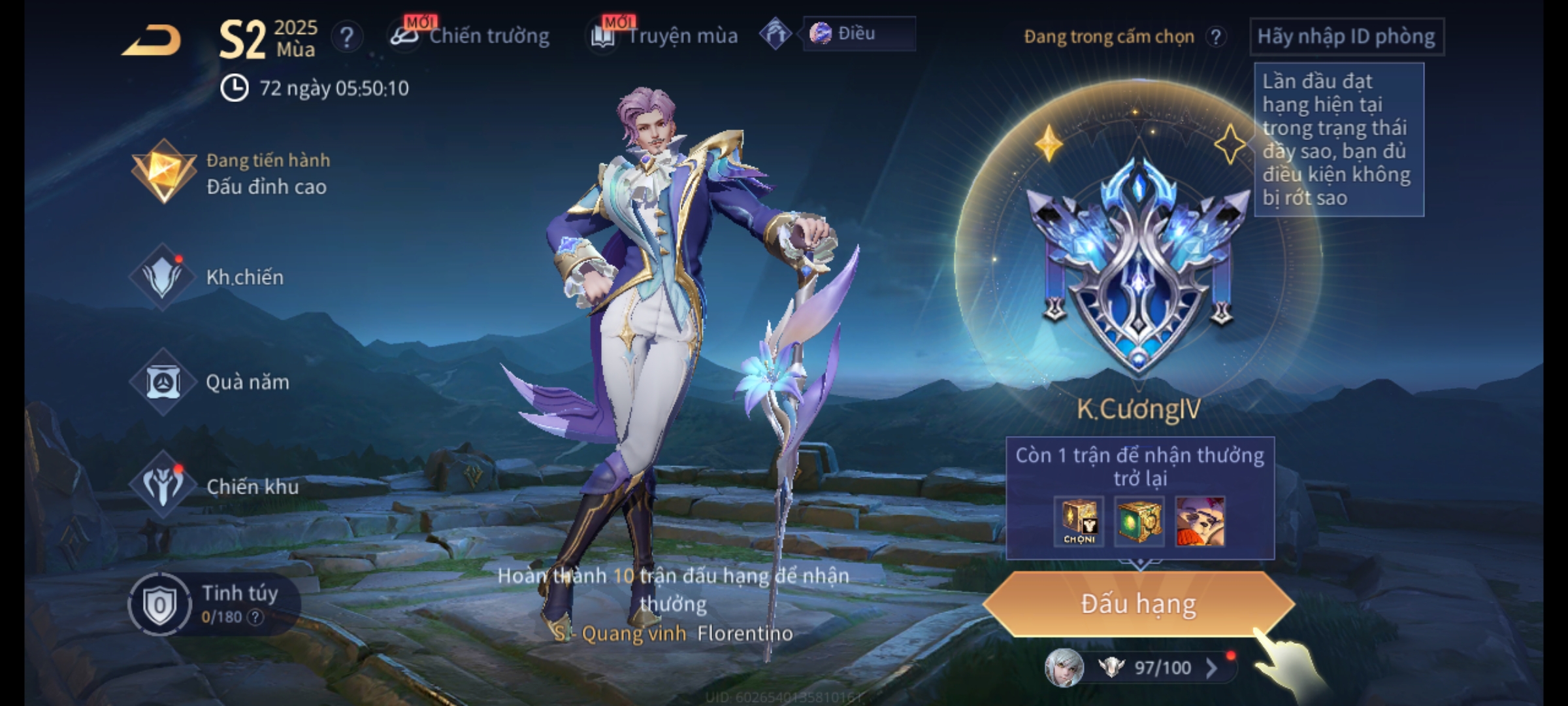Image resolution: width=1568 pixels, height=706 pixels.
Task: Show help for Đang trong cấm chọn
Action: click(x=1216, y=37)
